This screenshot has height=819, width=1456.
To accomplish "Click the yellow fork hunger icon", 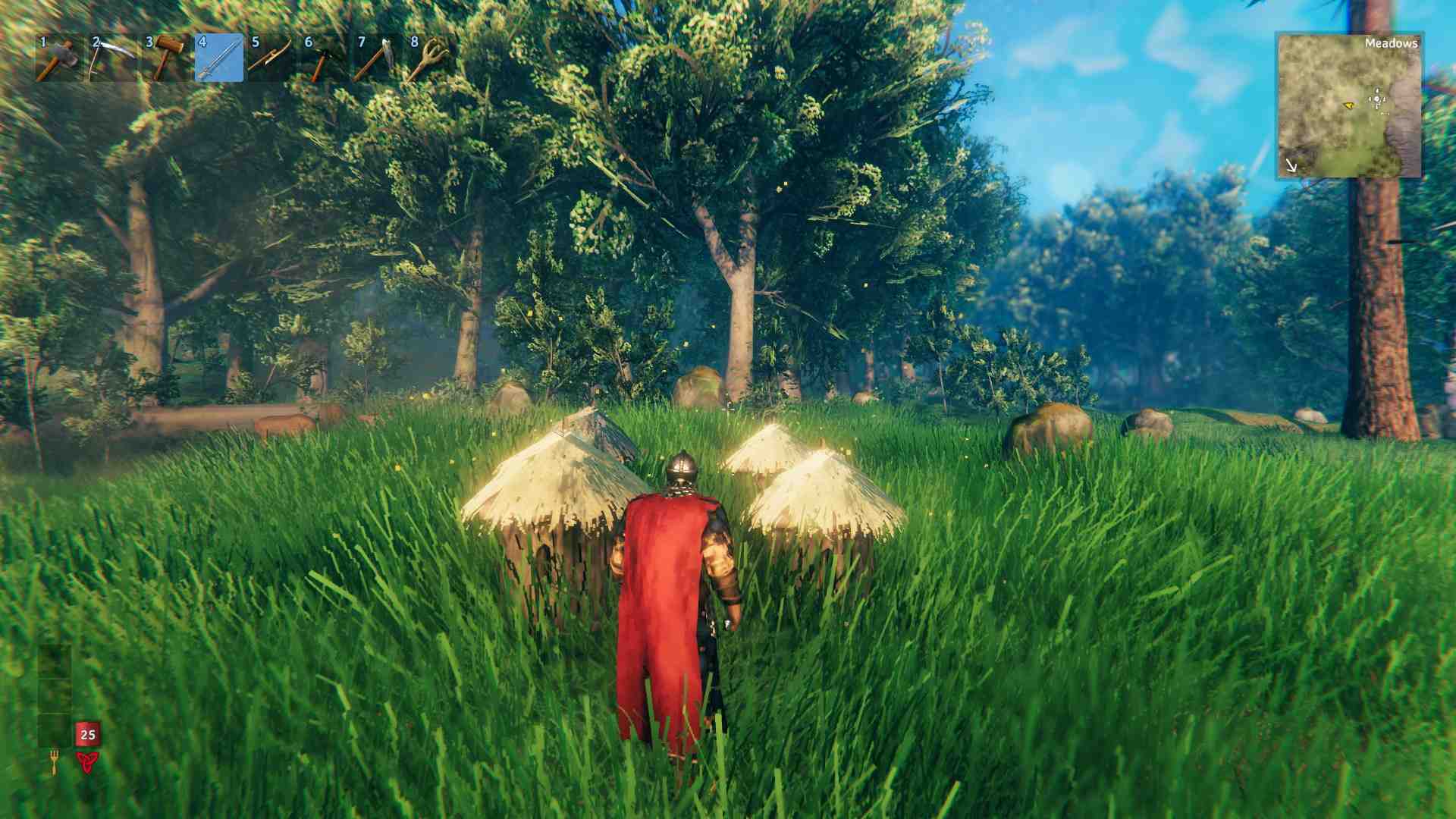I will (x=55, y=762).
